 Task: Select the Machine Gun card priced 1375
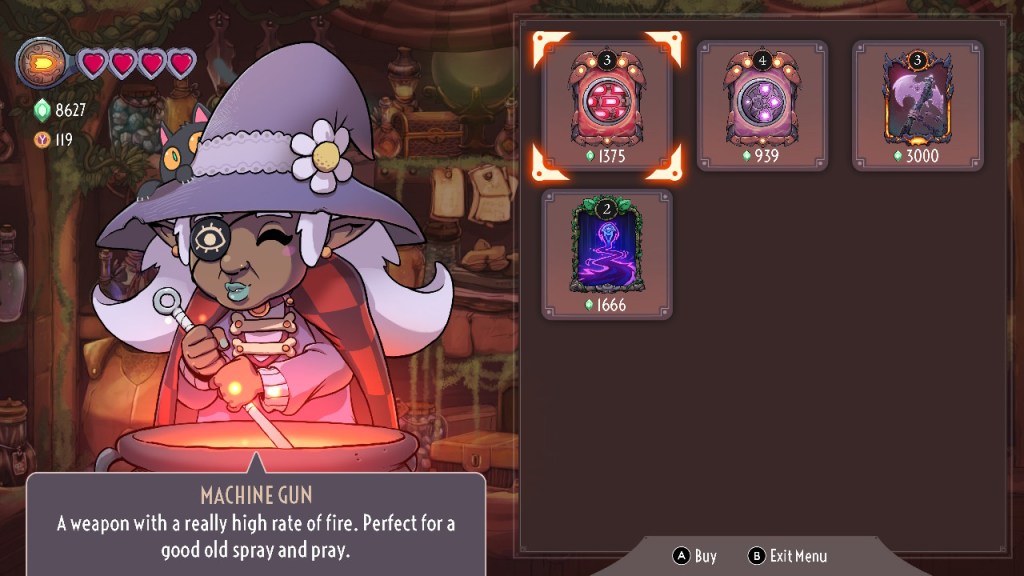(607, 105)
